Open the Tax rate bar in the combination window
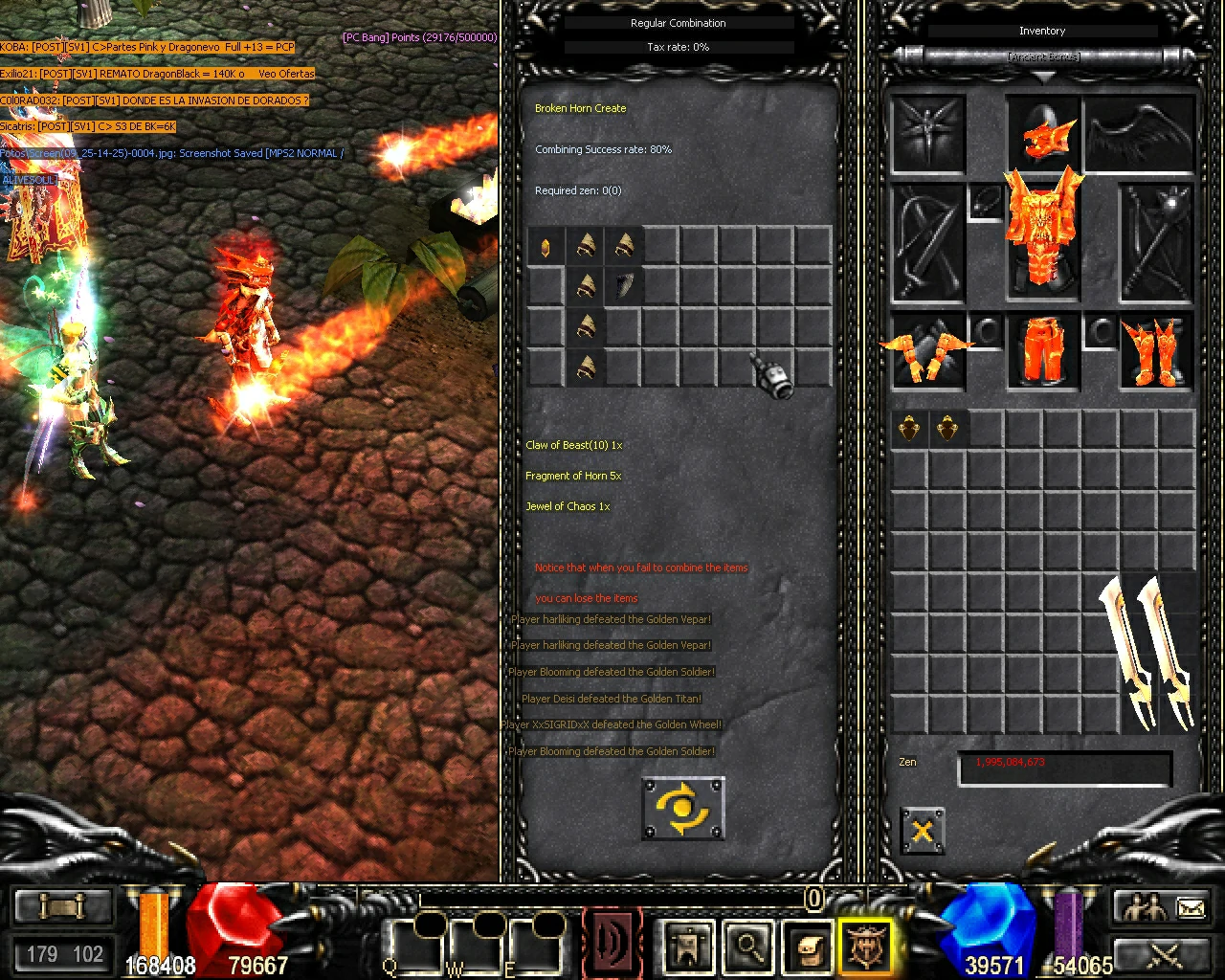 coord(679,46)
